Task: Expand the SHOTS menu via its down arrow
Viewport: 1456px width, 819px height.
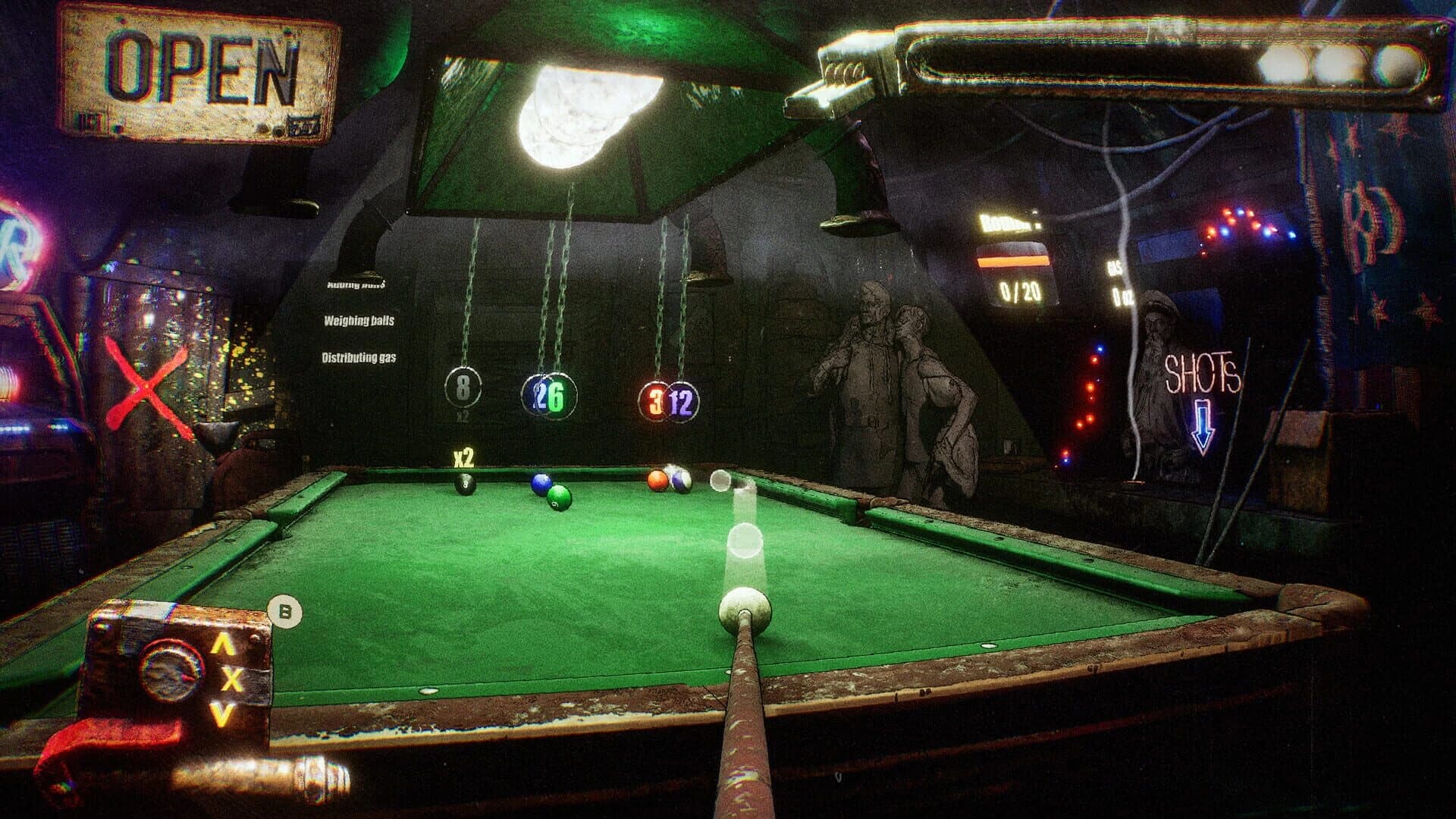Action: [x=1204, y=425]
